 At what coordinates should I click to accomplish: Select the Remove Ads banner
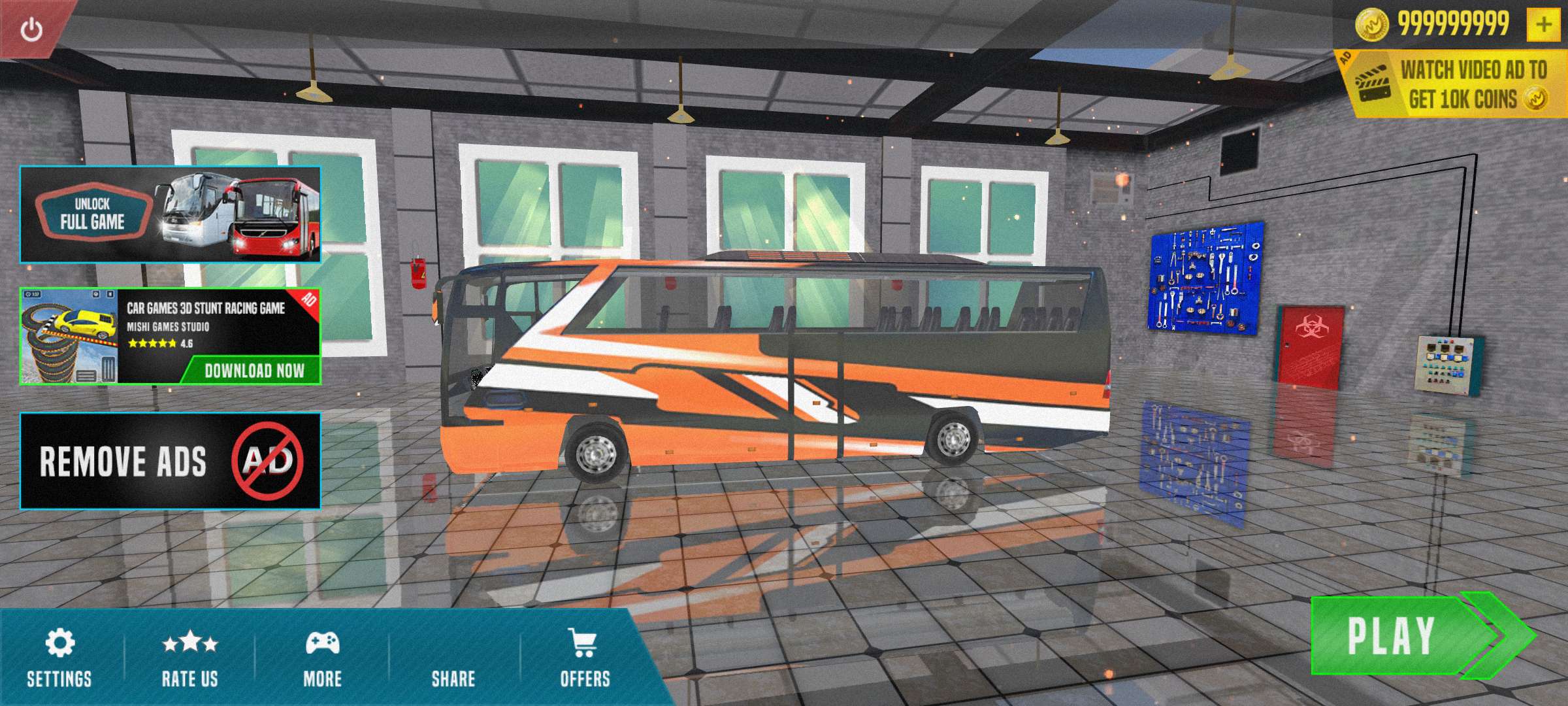171,461
